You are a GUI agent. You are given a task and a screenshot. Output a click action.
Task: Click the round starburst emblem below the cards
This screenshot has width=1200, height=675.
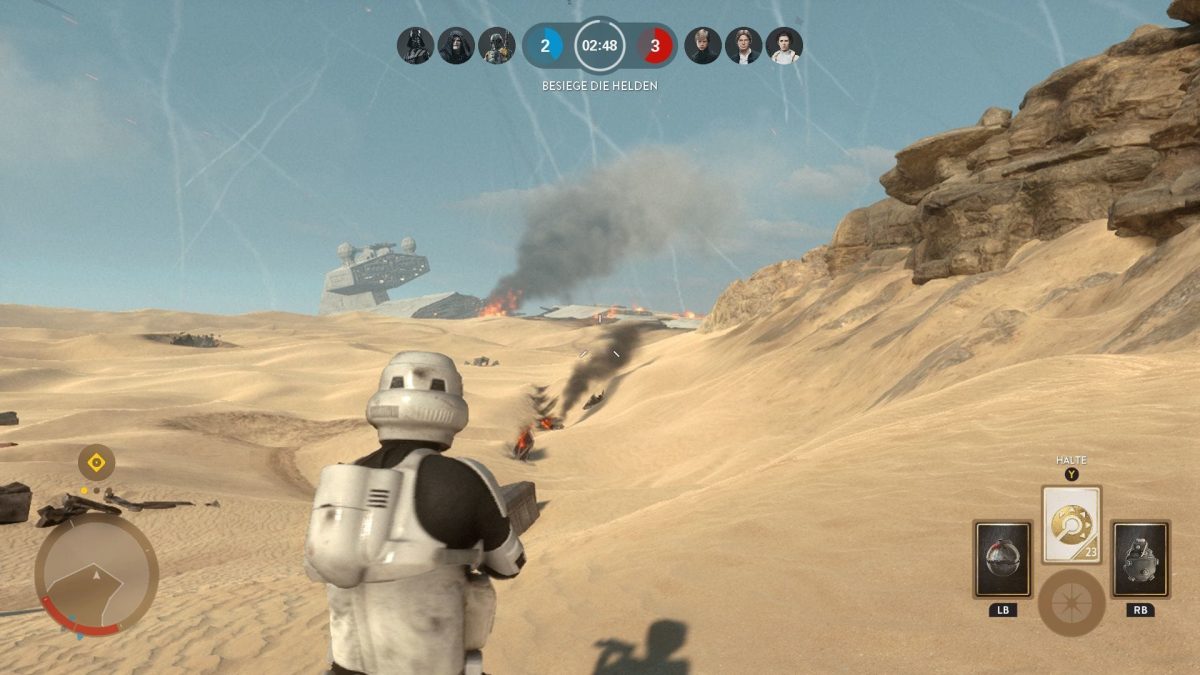[x=1071, y=603]
